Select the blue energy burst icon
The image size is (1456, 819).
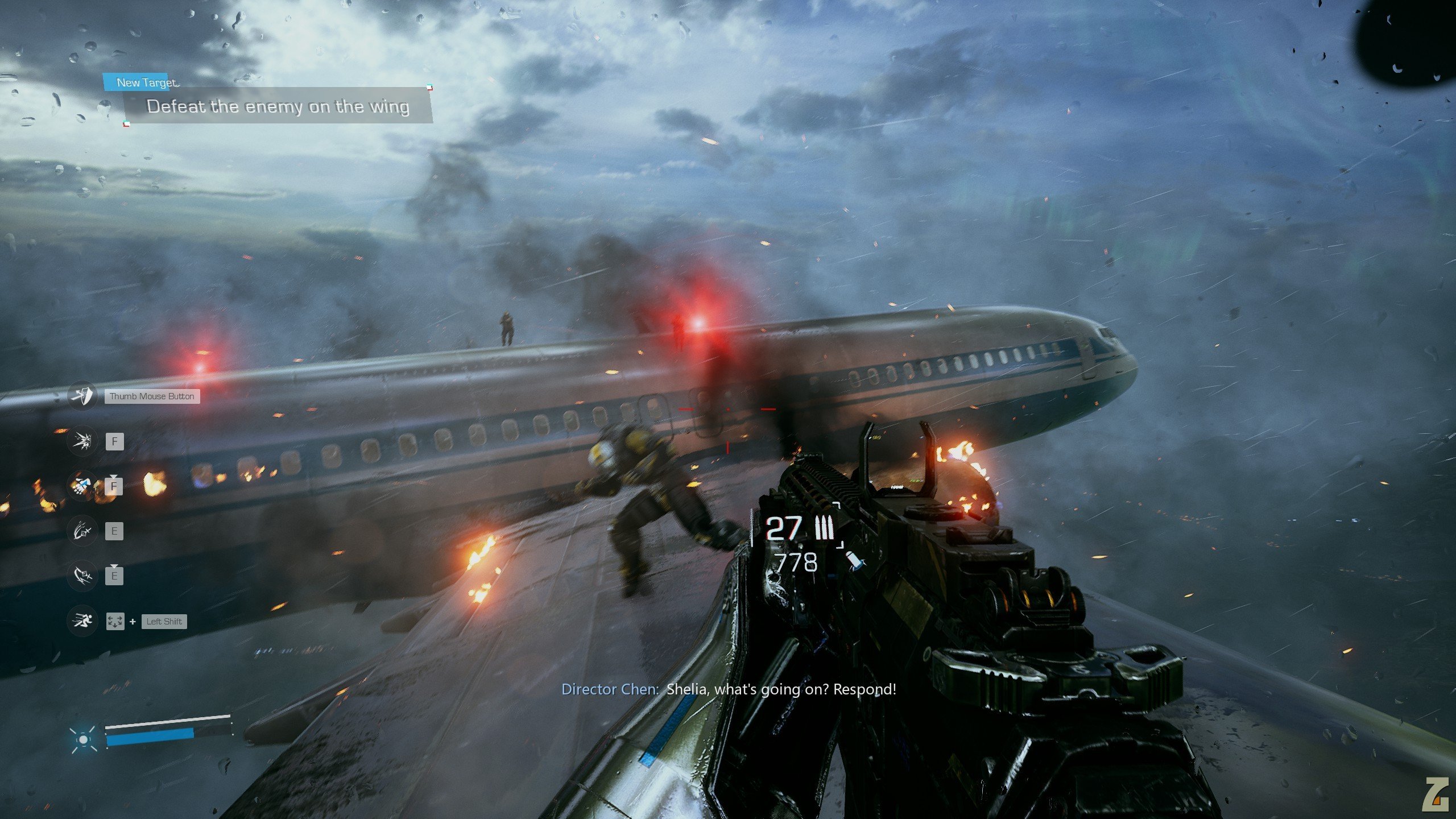click(84, 739)
